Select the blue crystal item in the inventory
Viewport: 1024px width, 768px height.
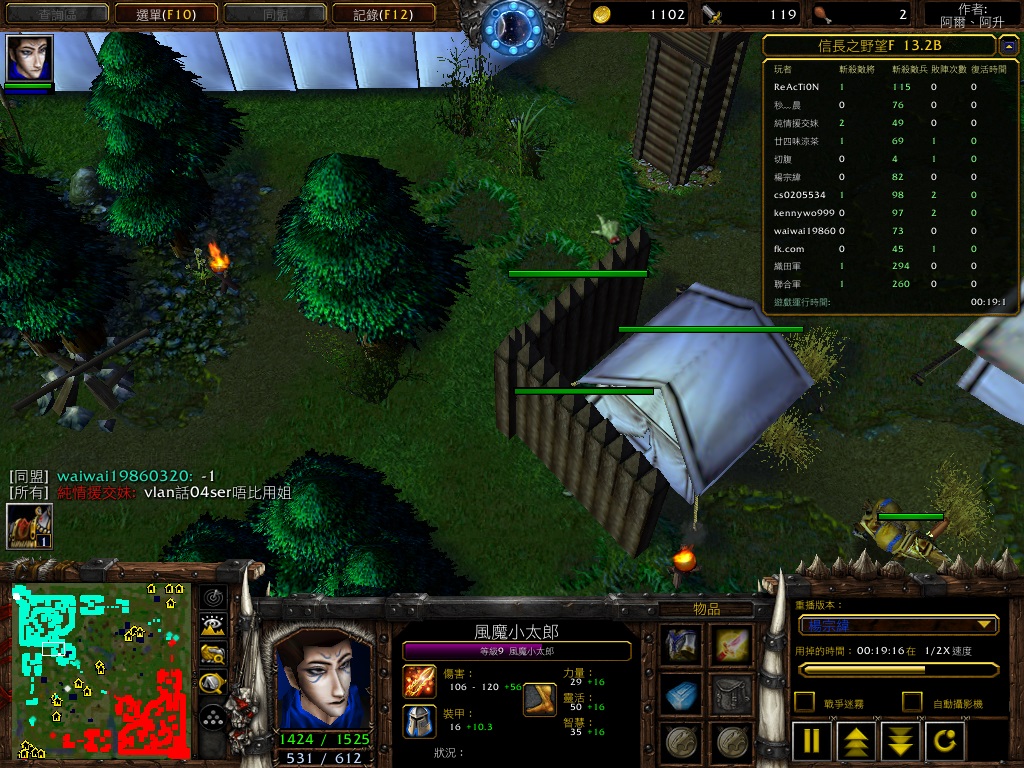pyautogui.click(x=682, y=693)
